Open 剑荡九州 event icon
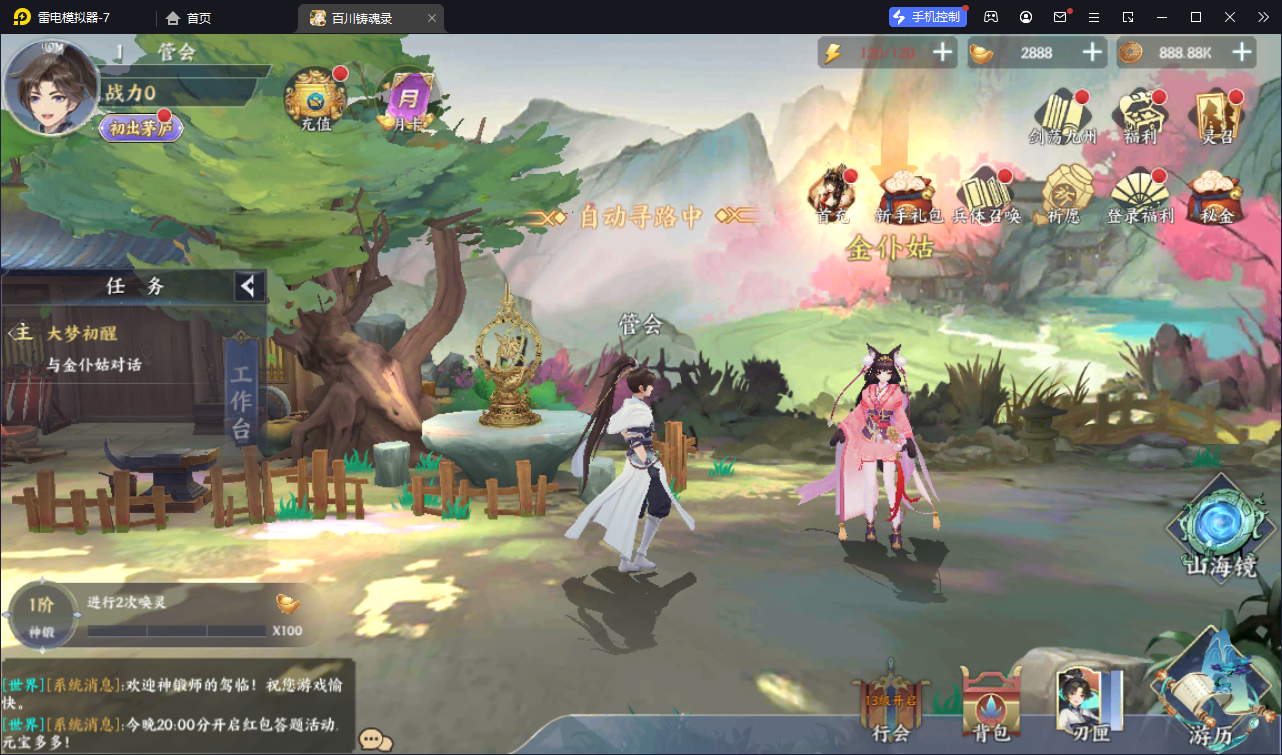 pos(1063,115)
